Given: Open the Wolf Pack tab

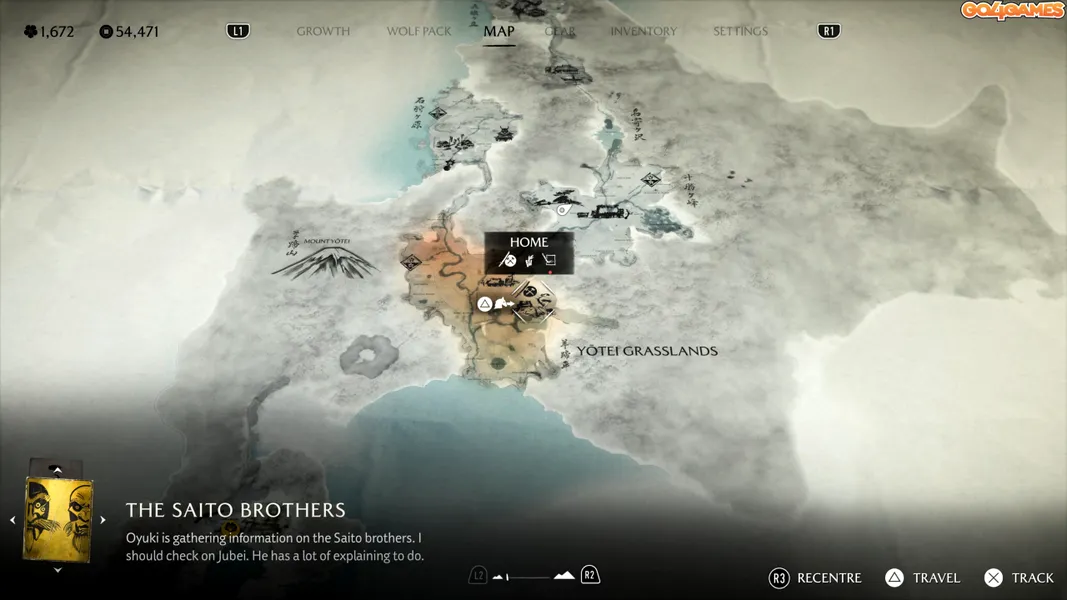Looking at the screenshot, I should click(419, 31).
